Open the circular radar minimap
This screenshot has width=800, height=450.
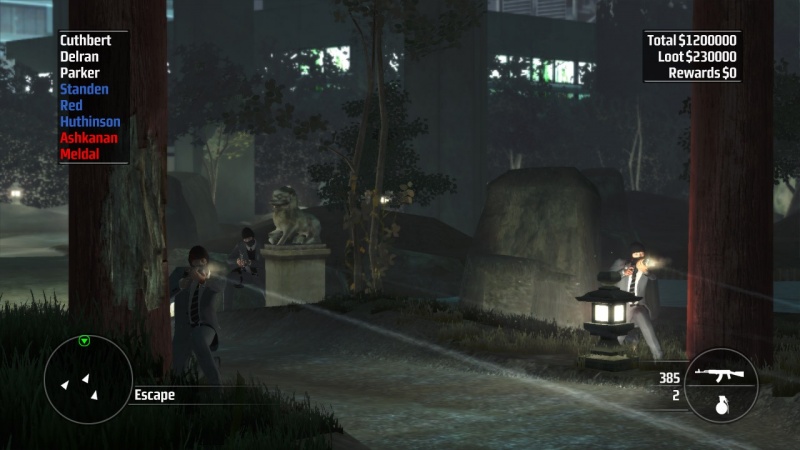(x=88, y=379)
